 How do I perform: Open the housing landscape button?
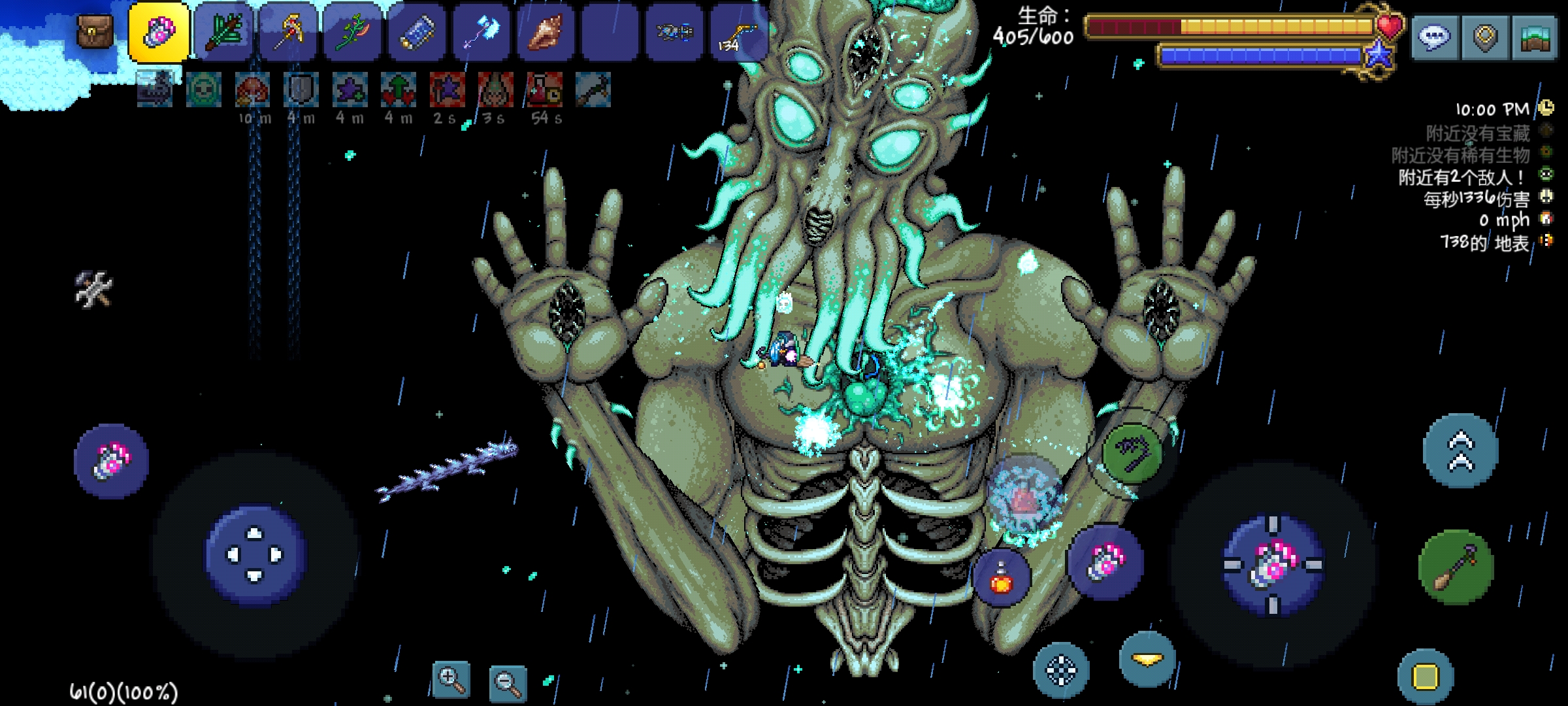(x=1534, y=38)
